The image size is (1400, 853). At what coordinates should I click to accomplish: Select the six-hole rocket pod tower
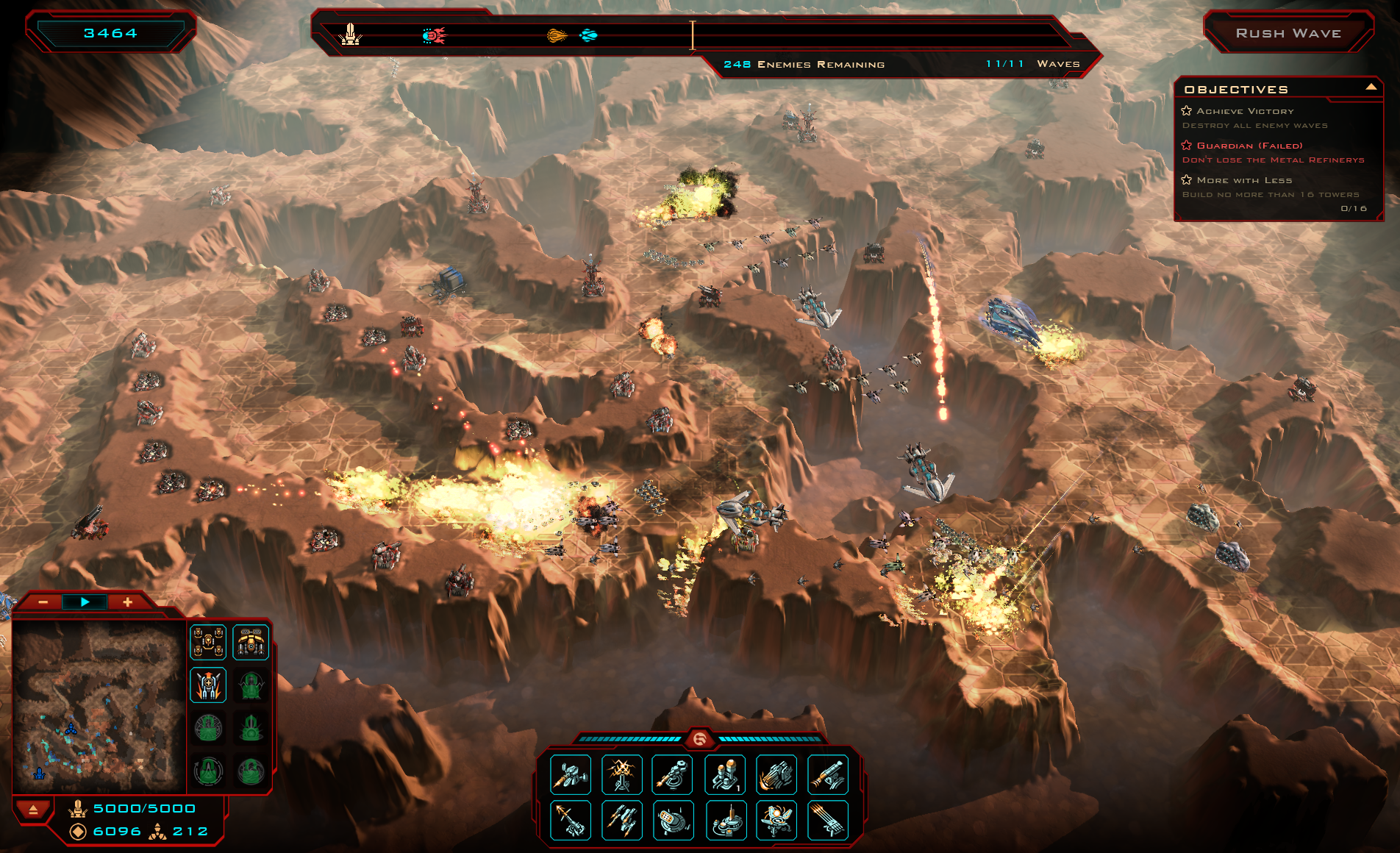point(673,820)
